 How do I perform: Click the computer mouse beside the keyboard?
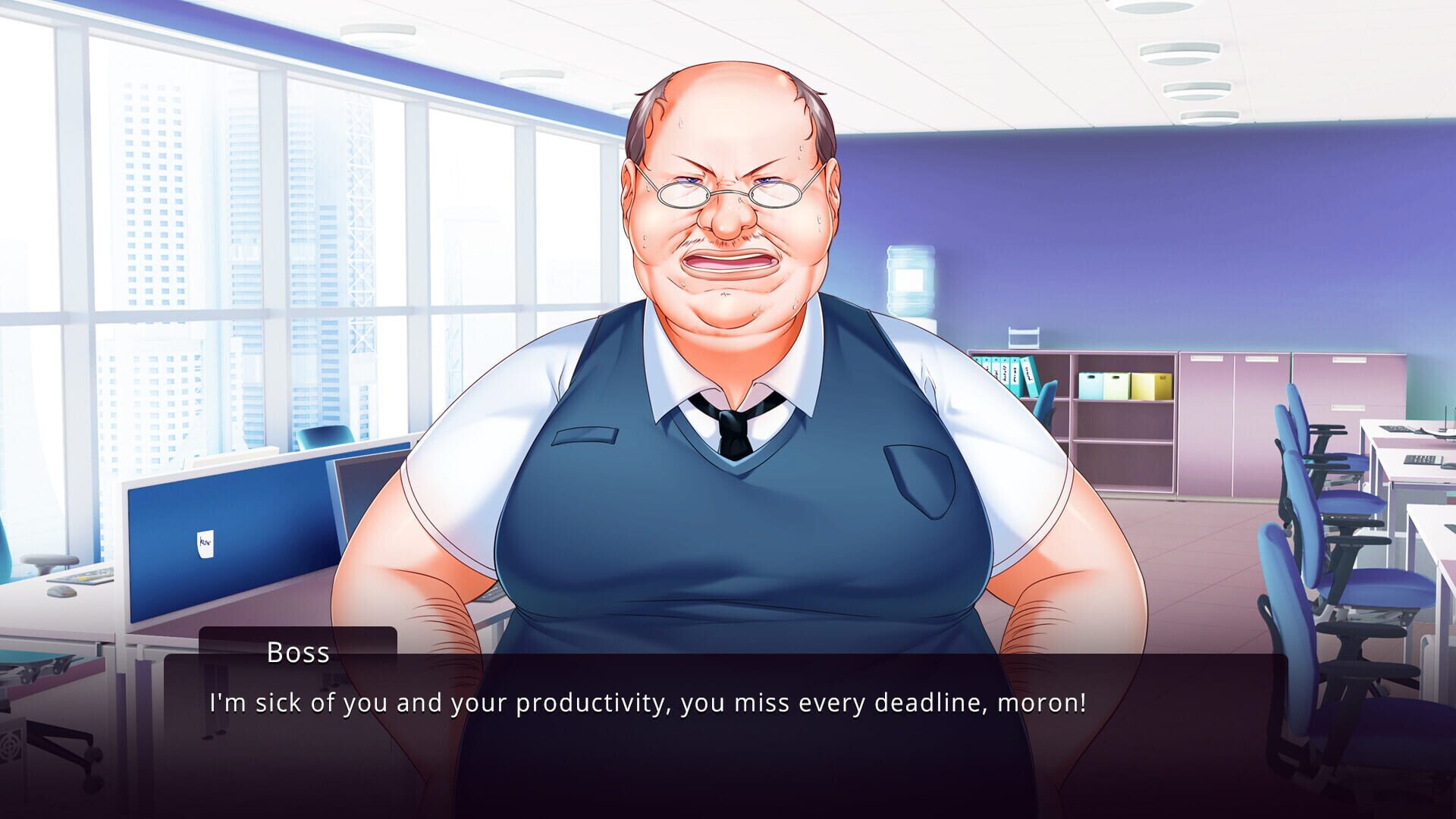62,592
